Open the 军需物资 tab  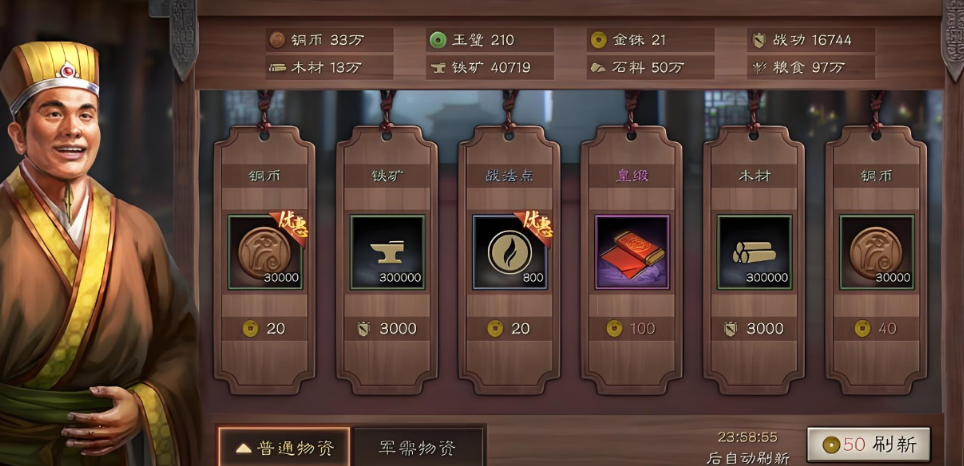point(418,447)
